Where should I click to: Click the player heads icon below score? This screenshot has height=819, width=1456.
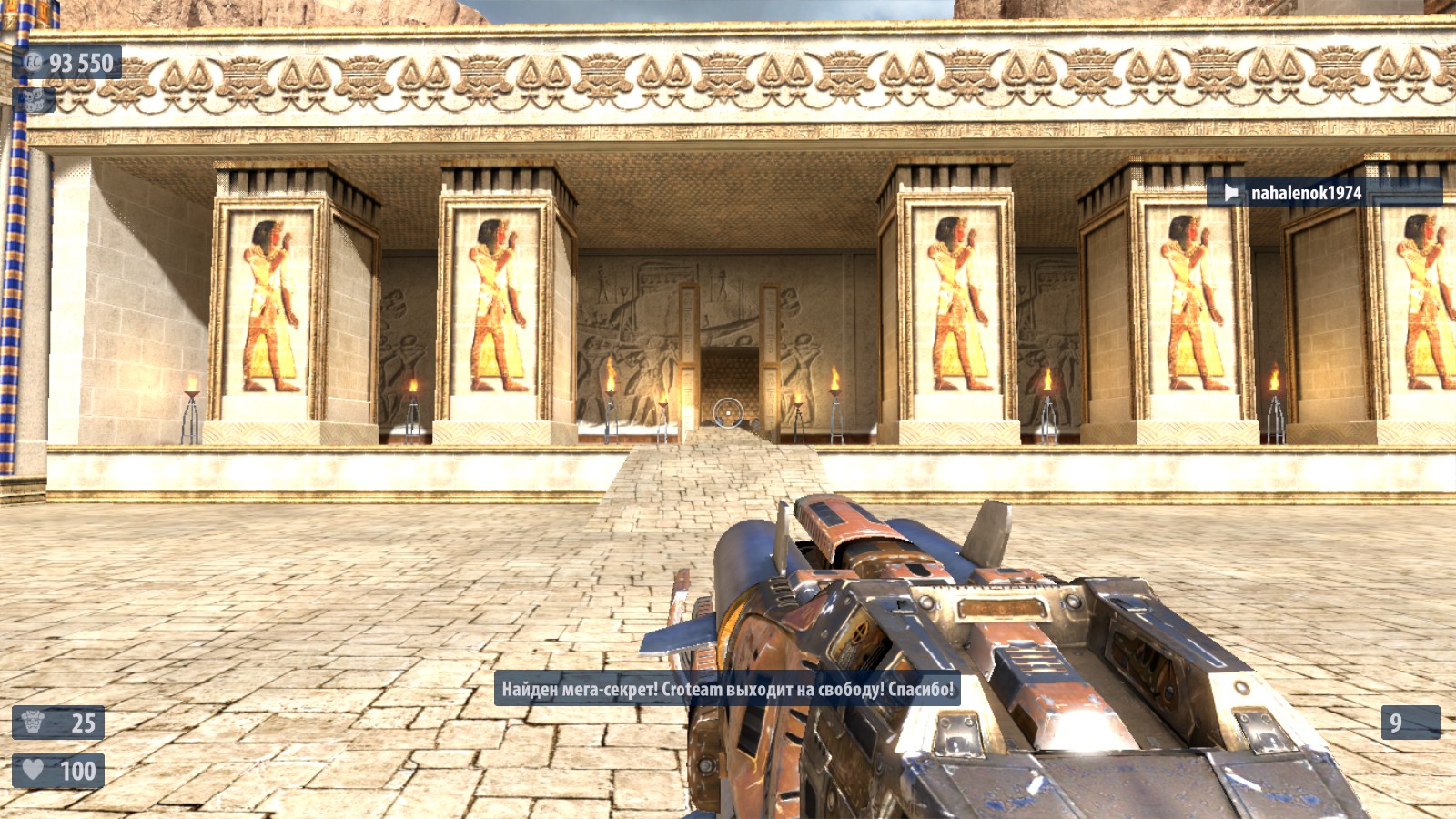(35, 99)
